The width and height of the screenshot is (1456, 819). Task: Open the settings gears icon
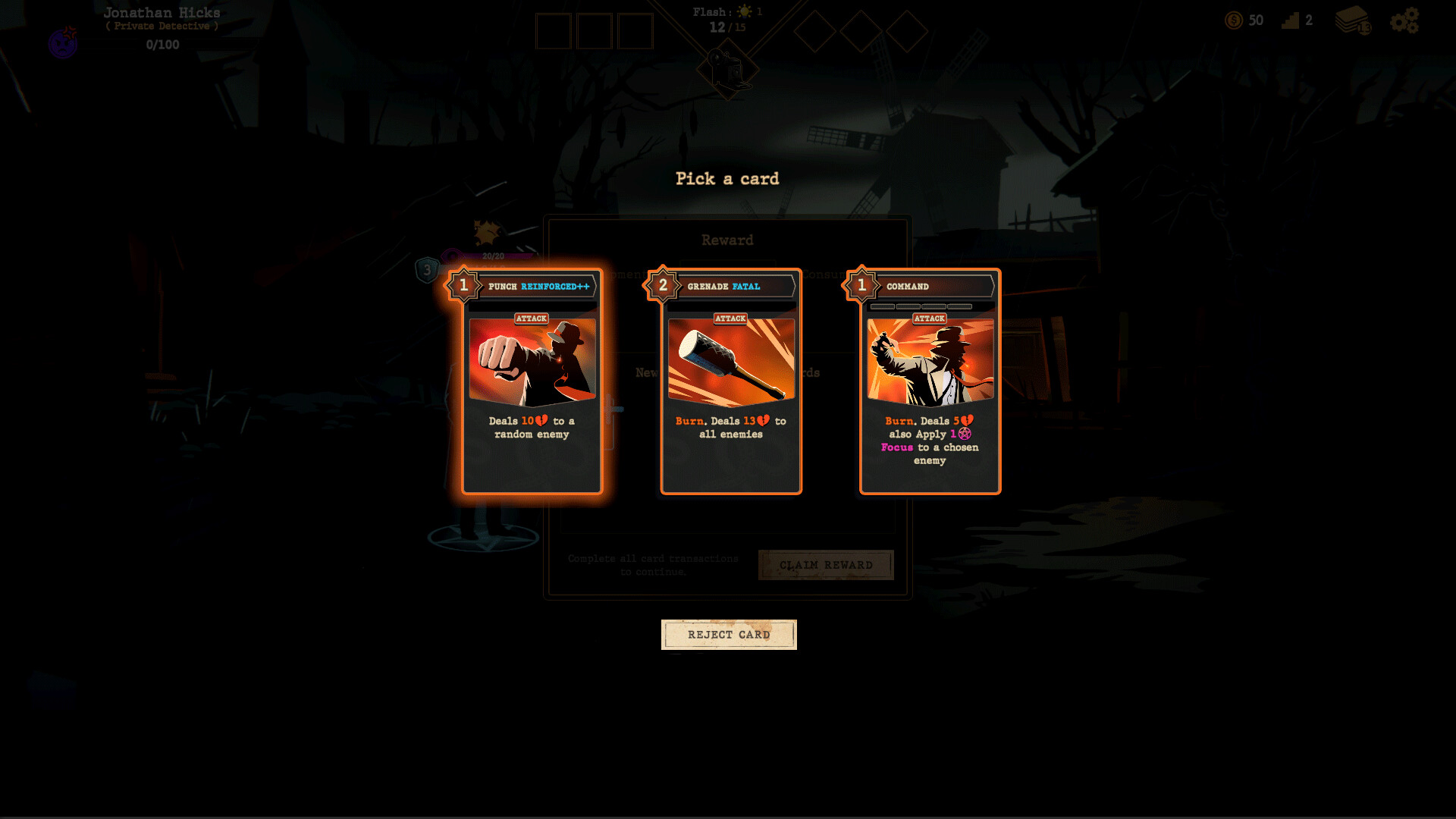pos(1404,20)
